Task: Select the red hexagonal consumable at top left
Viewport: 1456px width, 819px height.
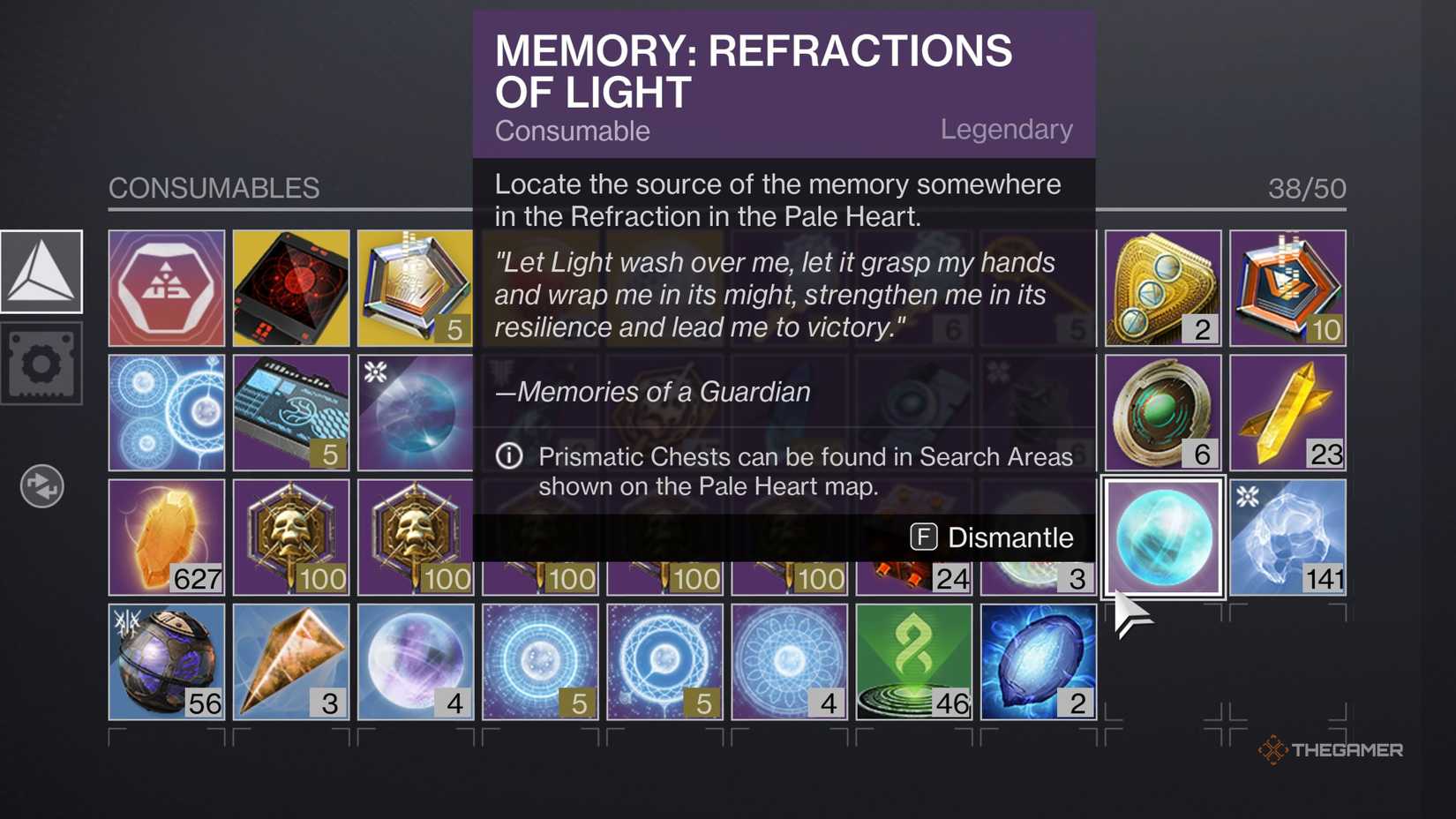Action: click(x=166, y=287)
